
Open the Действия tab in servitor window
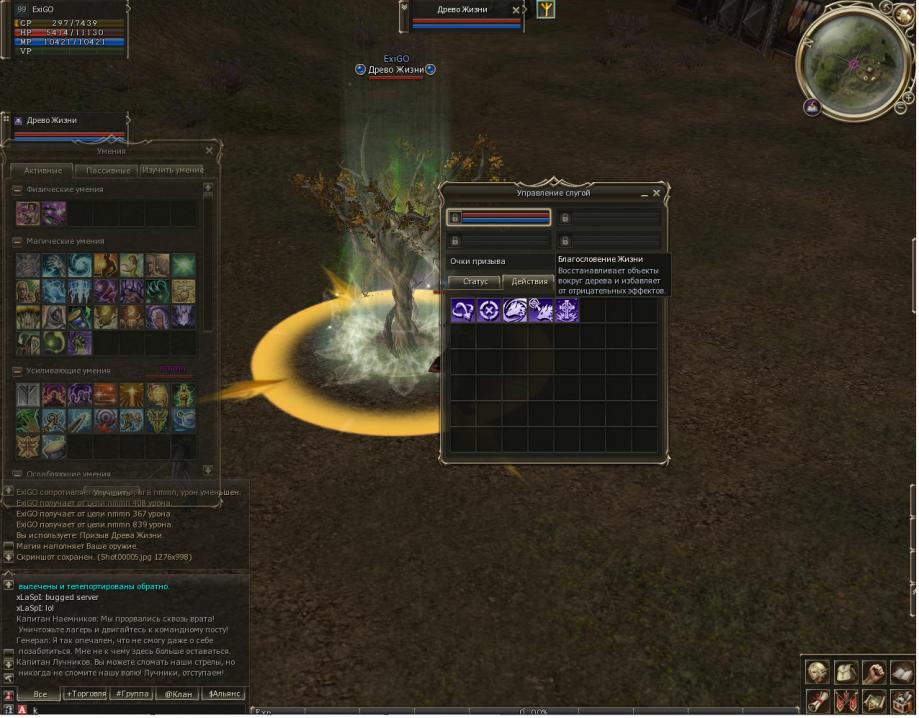528,282
